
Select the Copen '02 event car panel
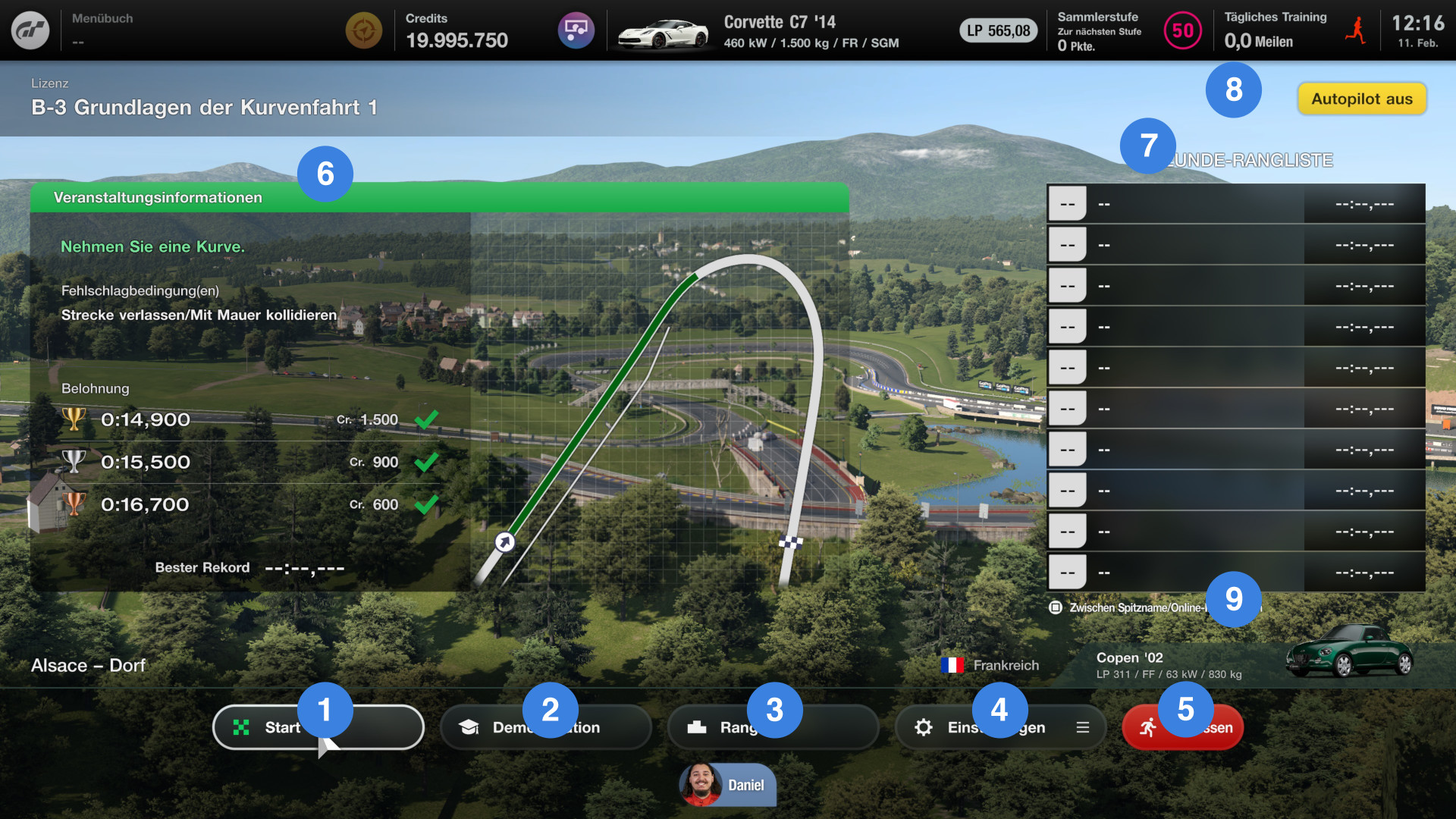pyautogui.click(x=1251, y=664)
